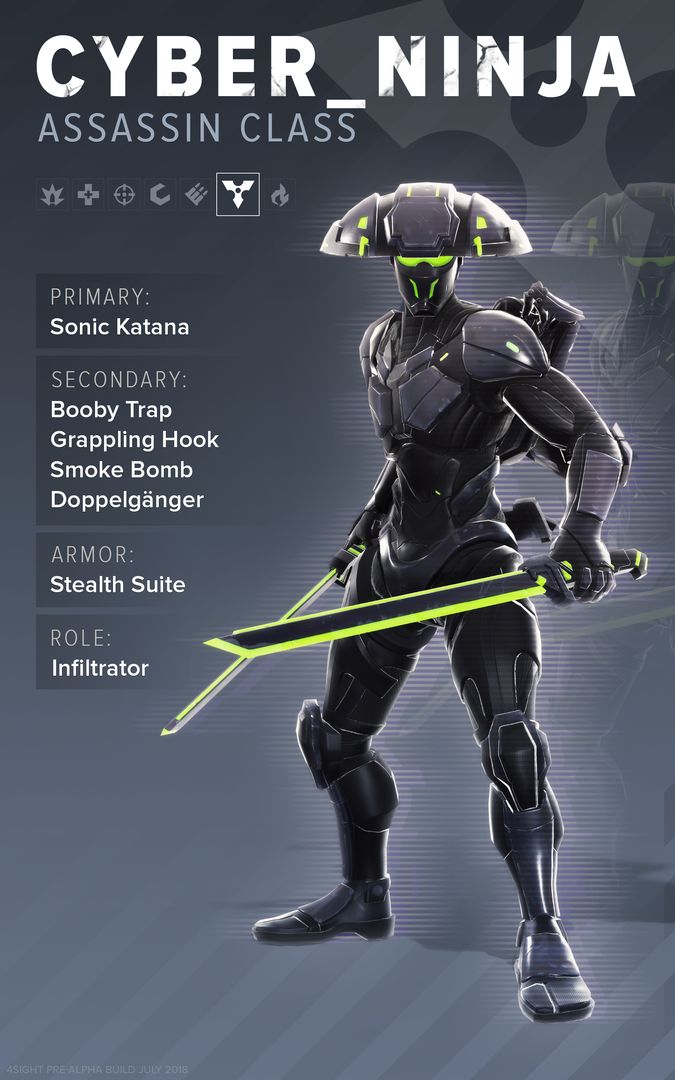Screen dimensions: 675x1080
Task: Open the Stealth Suite armor panel
Action: click(x=118, y=585)
